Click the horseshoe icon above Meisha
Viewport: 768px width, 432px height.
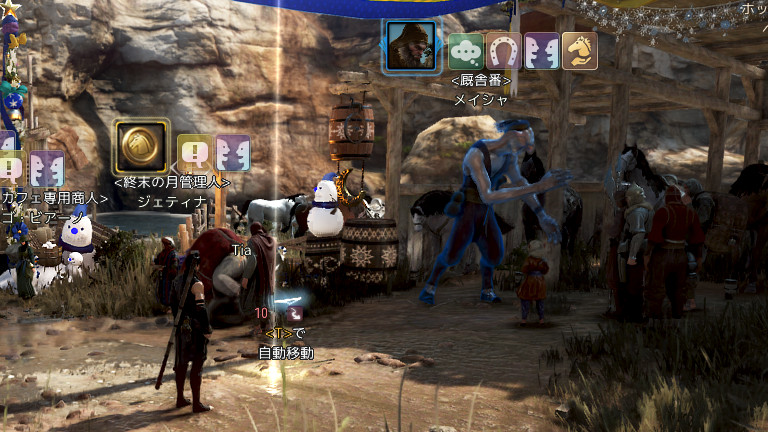pos(504,51)
